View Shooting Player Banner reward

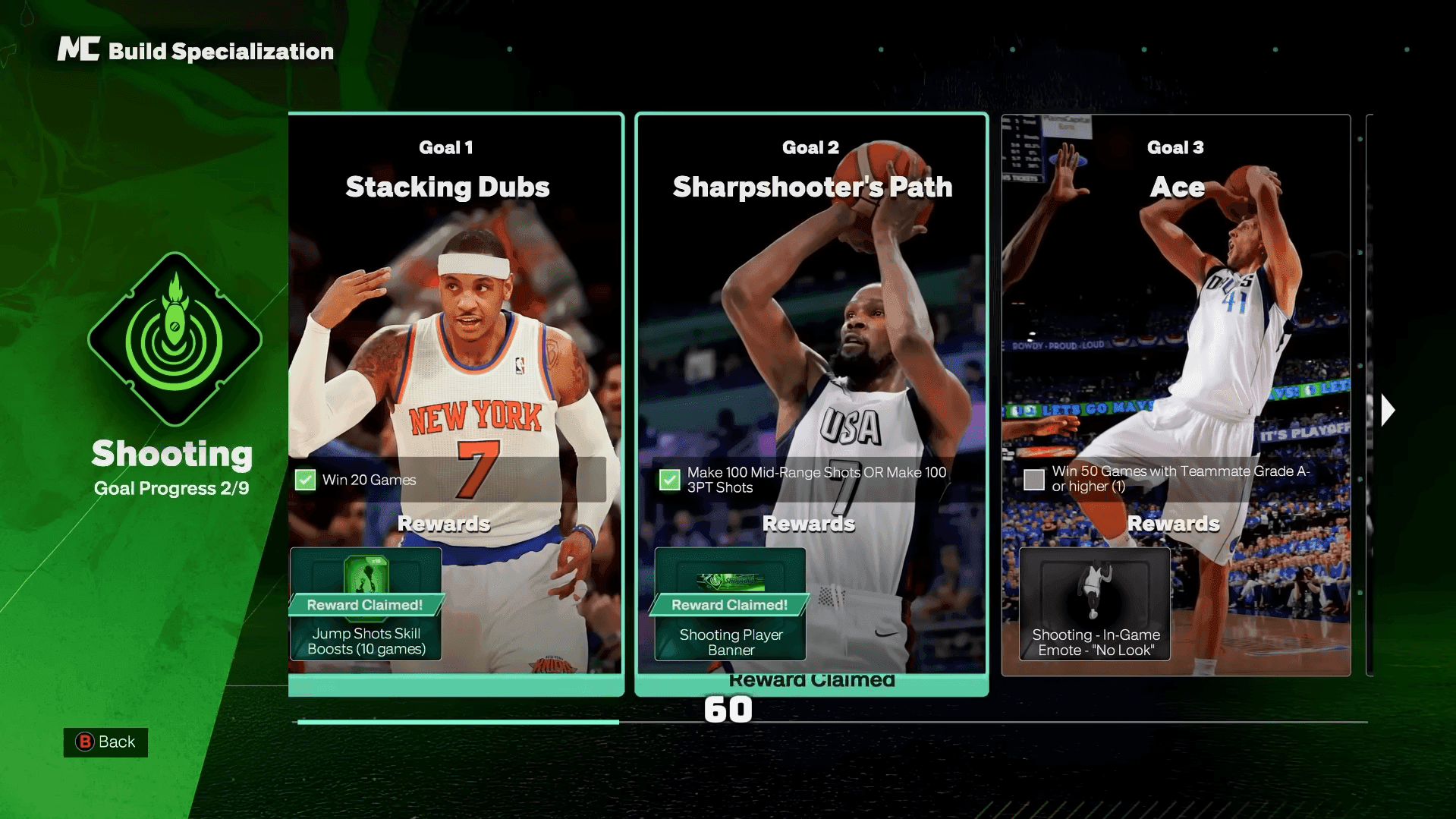coord(730,603)
